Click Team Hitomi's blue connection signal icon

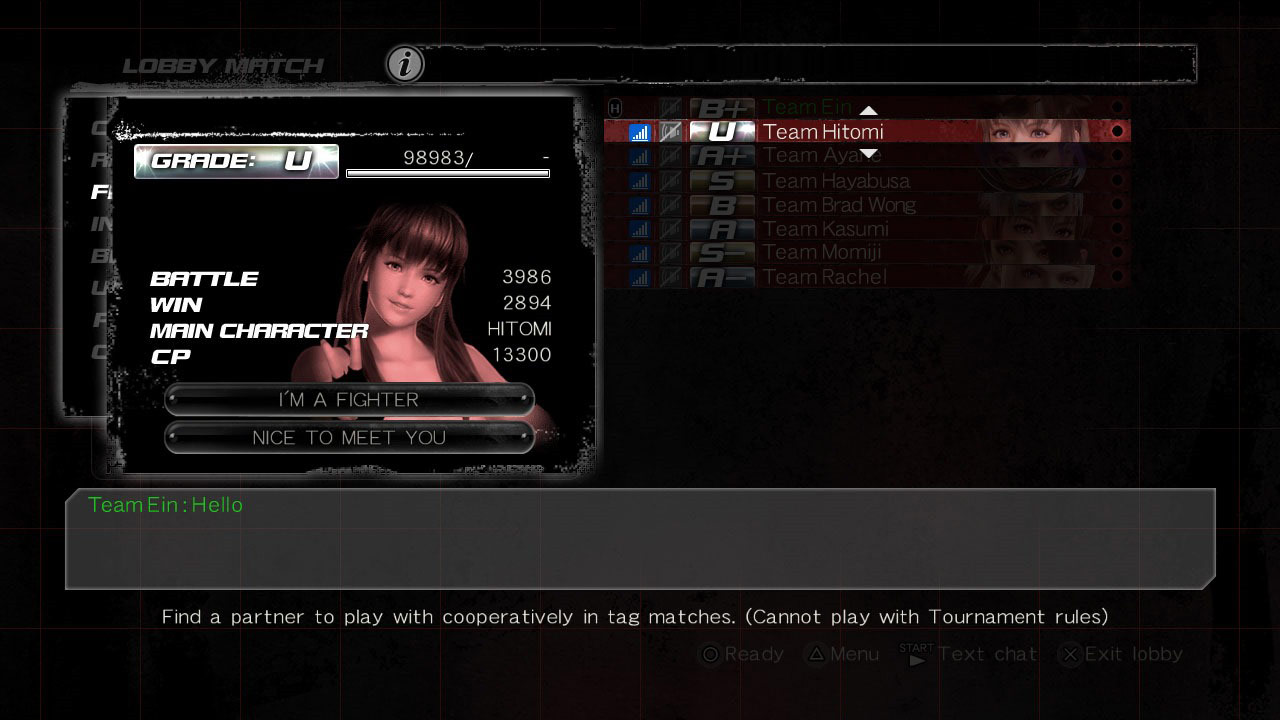(x=639, y=131)
